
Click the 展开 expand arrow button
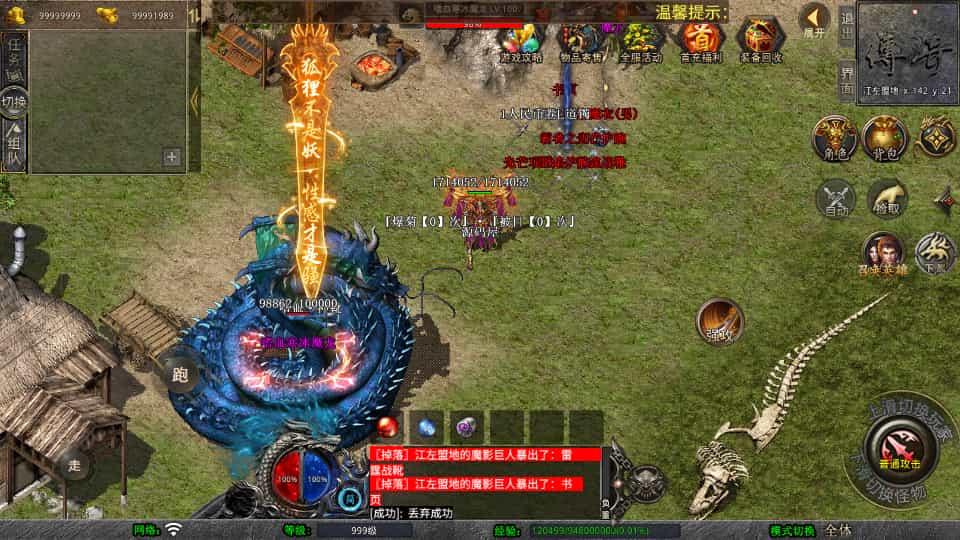815,20
